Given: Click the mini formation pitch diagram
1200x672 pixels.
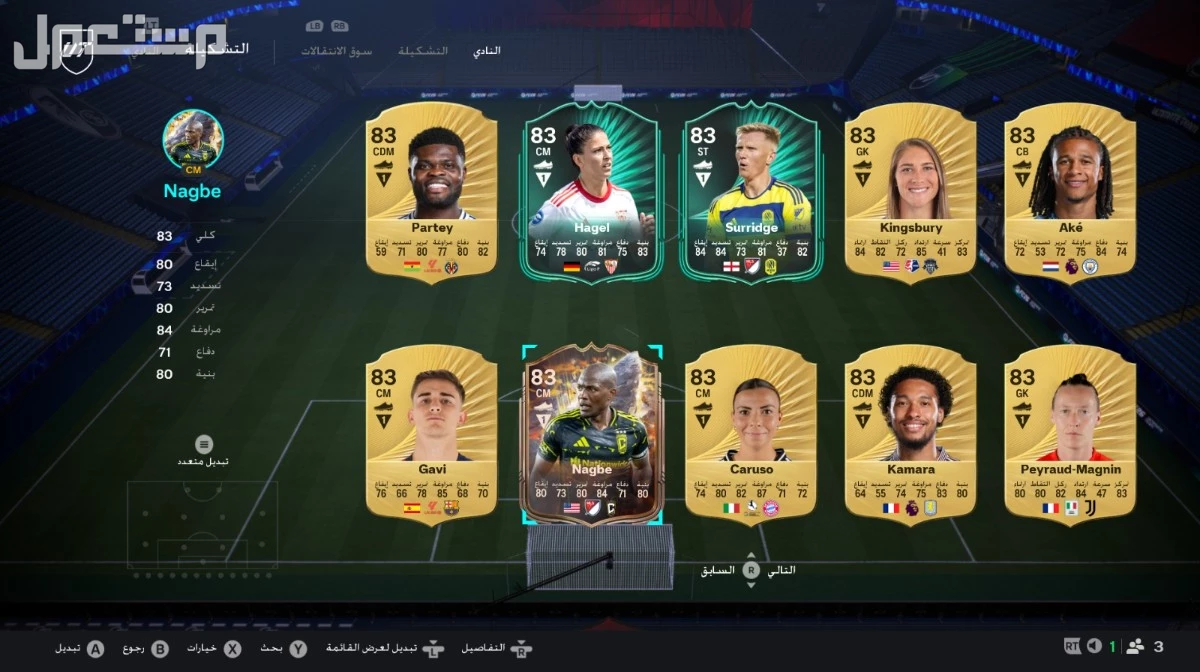Looking at the screenshot, I should click(202, 525).
